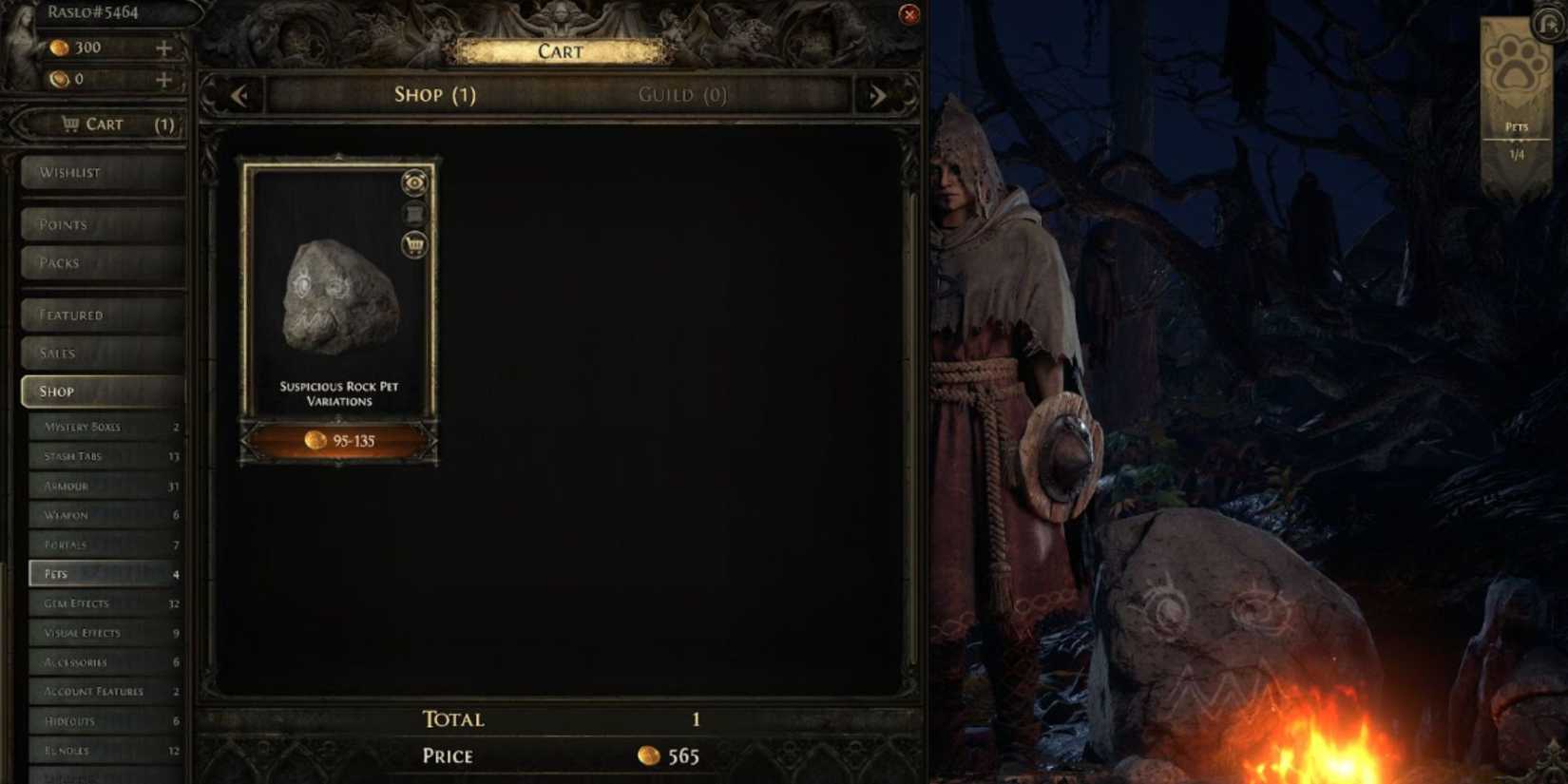Preview the Suspicious Rock Pet item
This screenshot has width=1568, height=784.
tap(412, 182)
